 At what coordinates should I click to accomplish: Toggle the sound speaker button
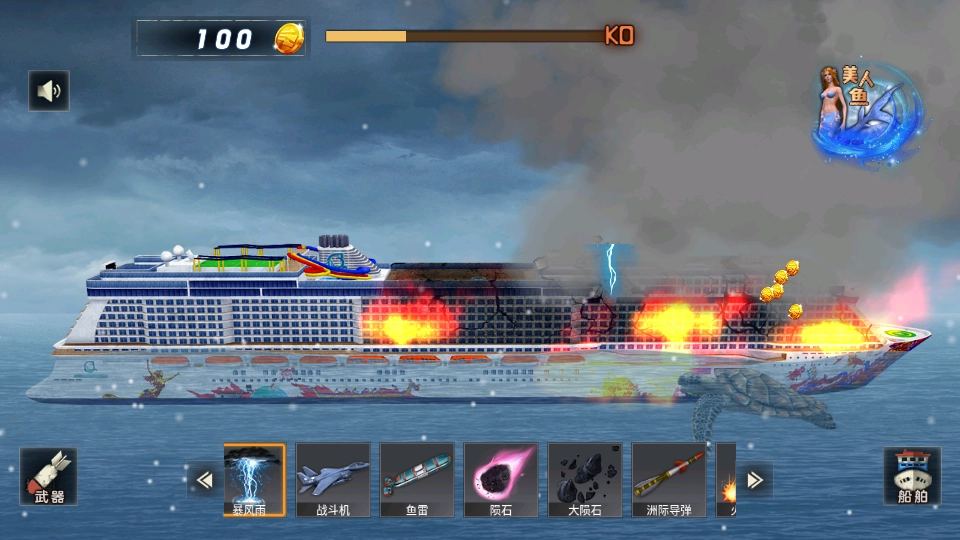pyautogui.click(x=48, y=91)
